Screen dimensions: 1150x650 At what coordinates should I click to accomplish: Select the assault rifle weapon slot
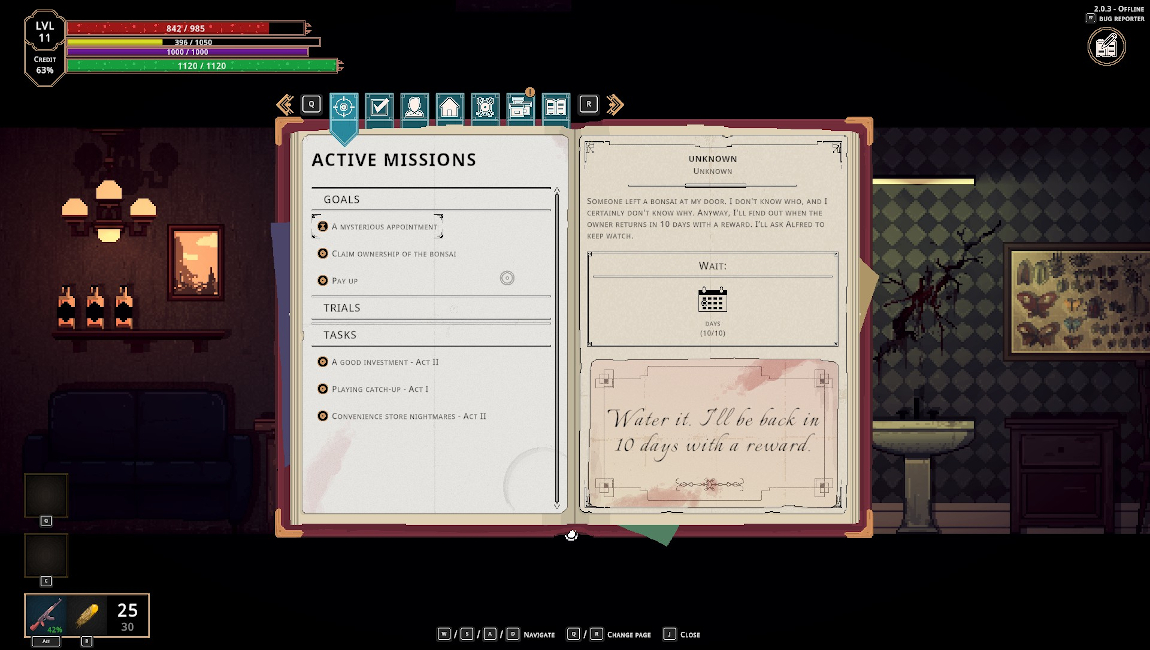pyautogui.click(x=47, y=615)
